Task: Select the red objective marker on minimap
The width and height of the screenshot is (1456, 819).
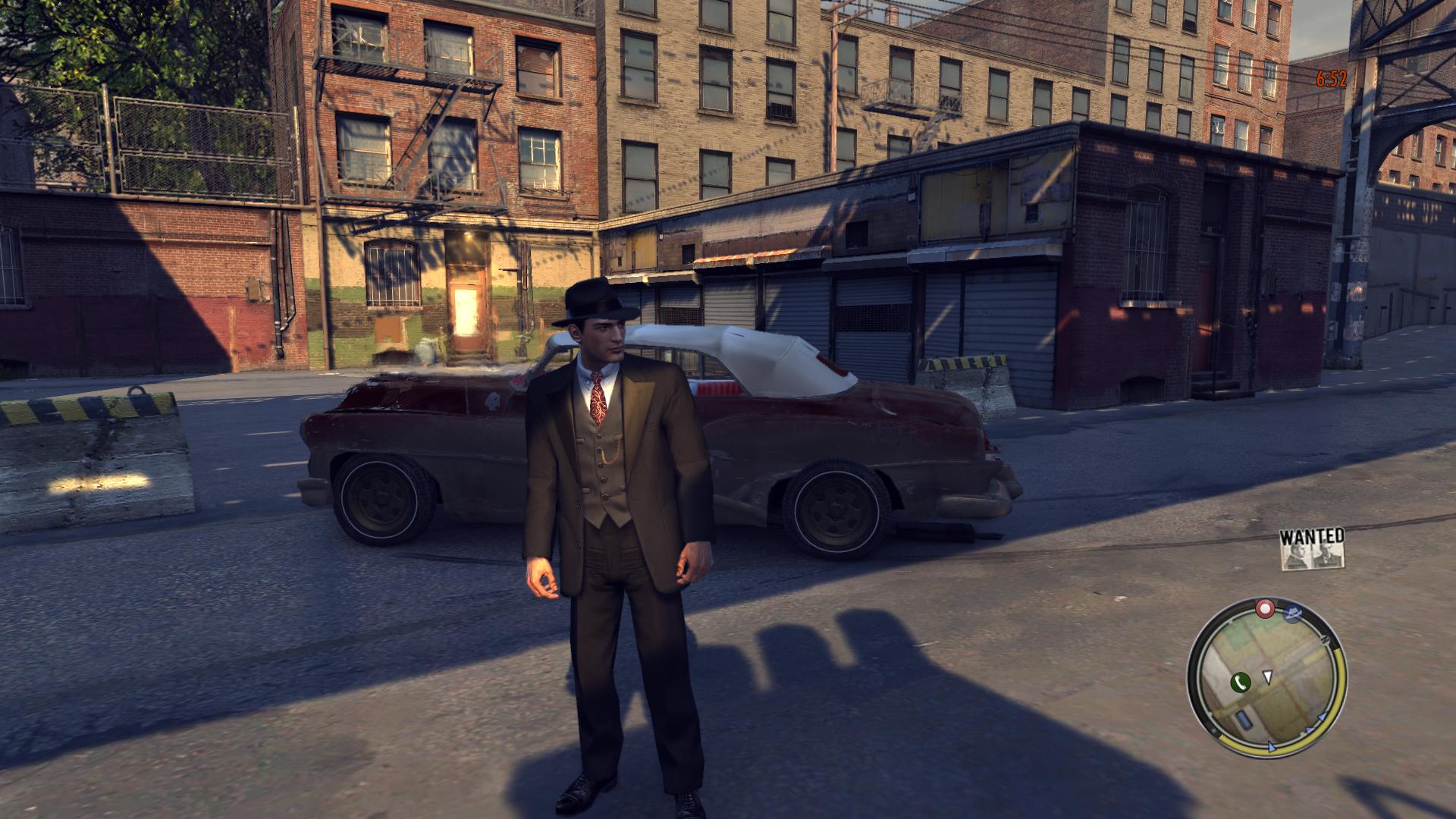Action: point(1265,608)
